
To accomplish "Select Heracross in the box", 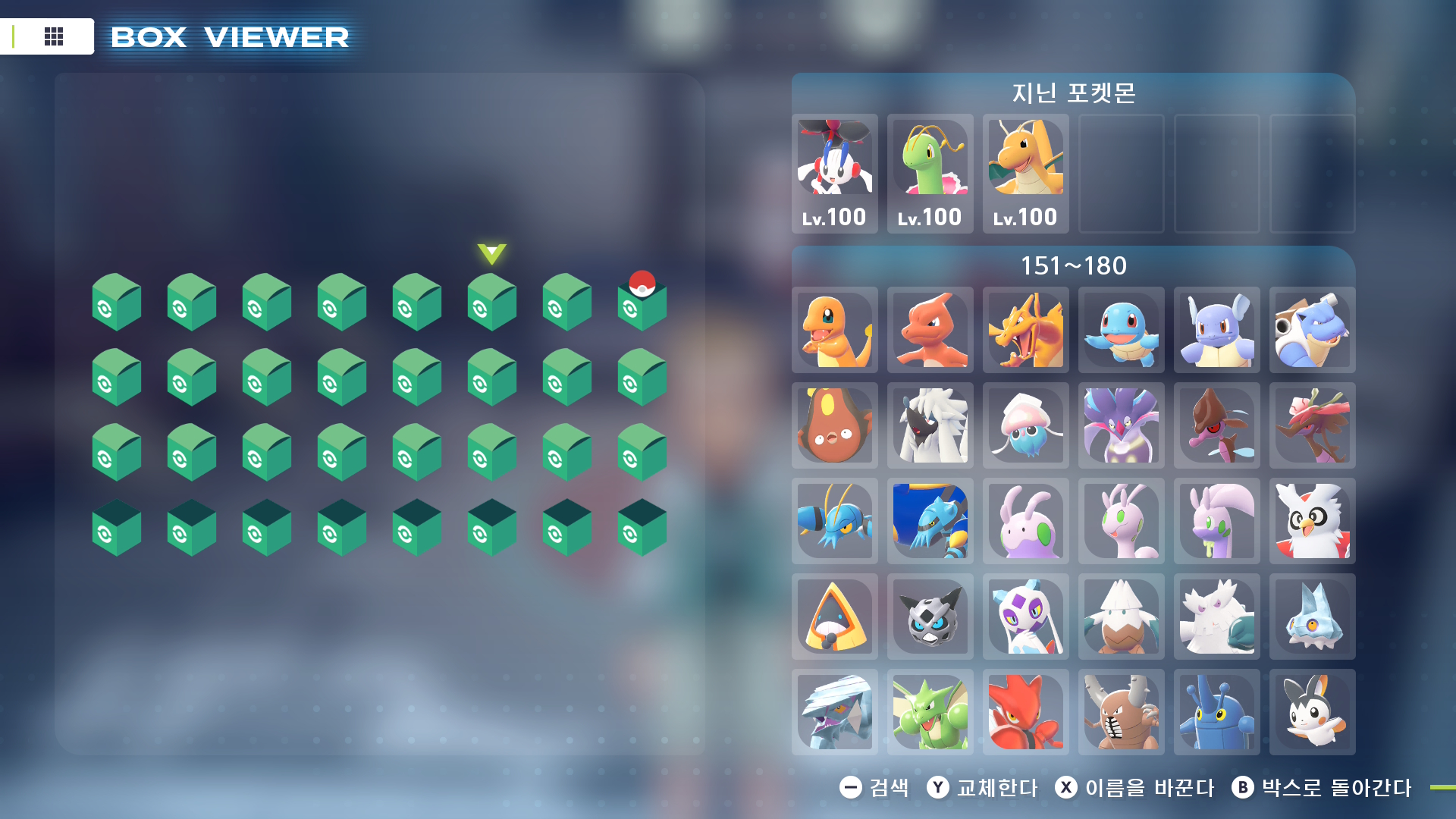I will [1216, 712].
